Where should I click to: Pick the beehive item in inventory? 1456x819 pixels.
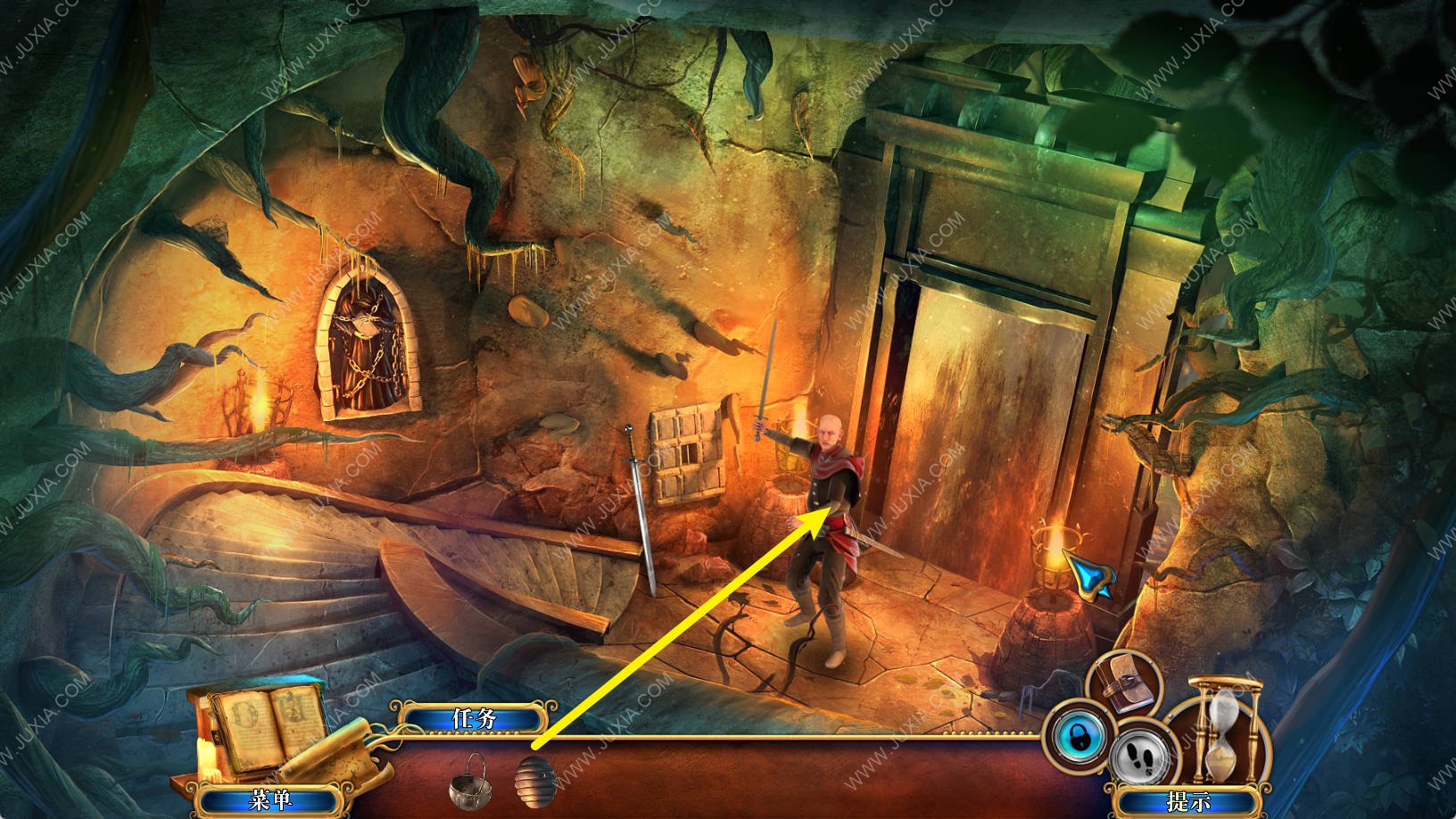(x=535, y=780)
